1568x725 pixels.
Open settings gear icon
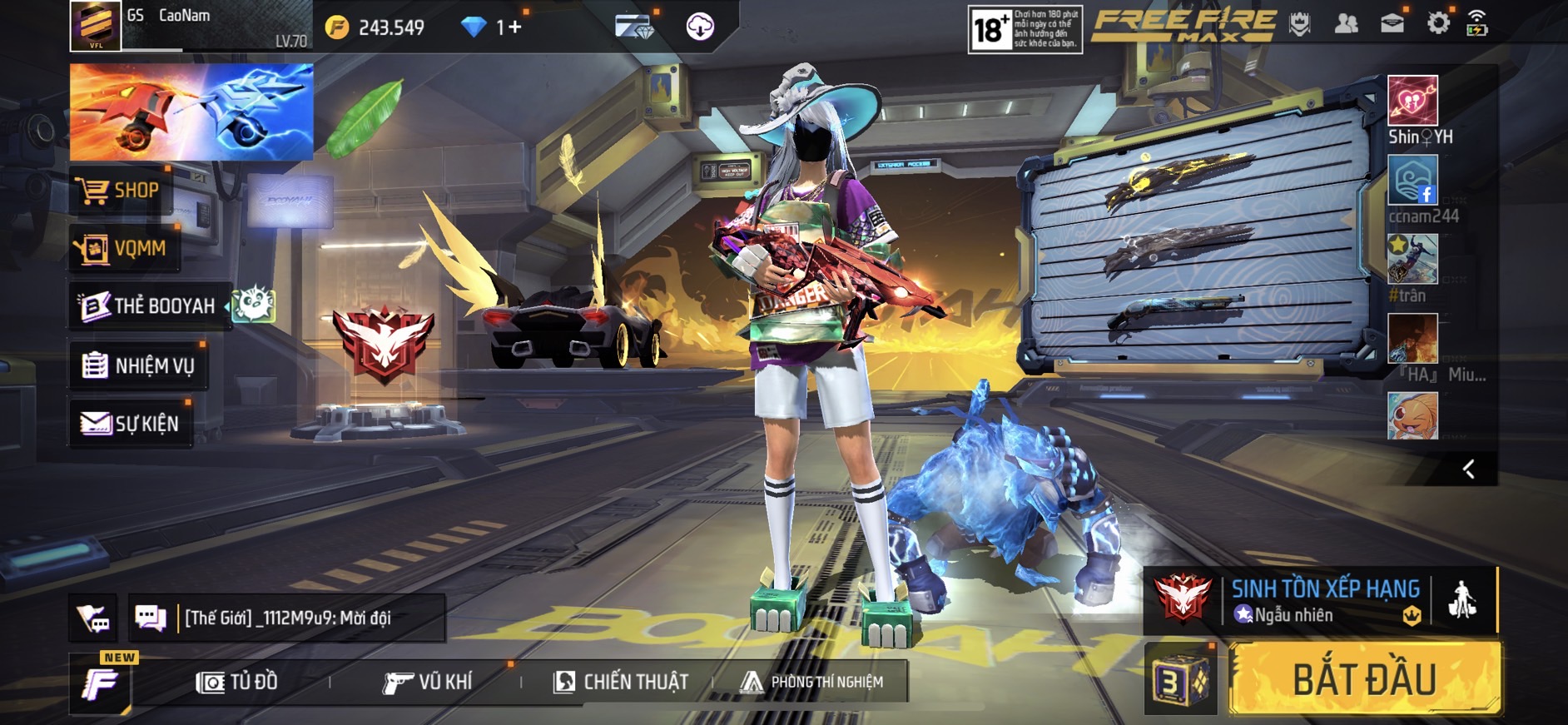[1437, 24]
